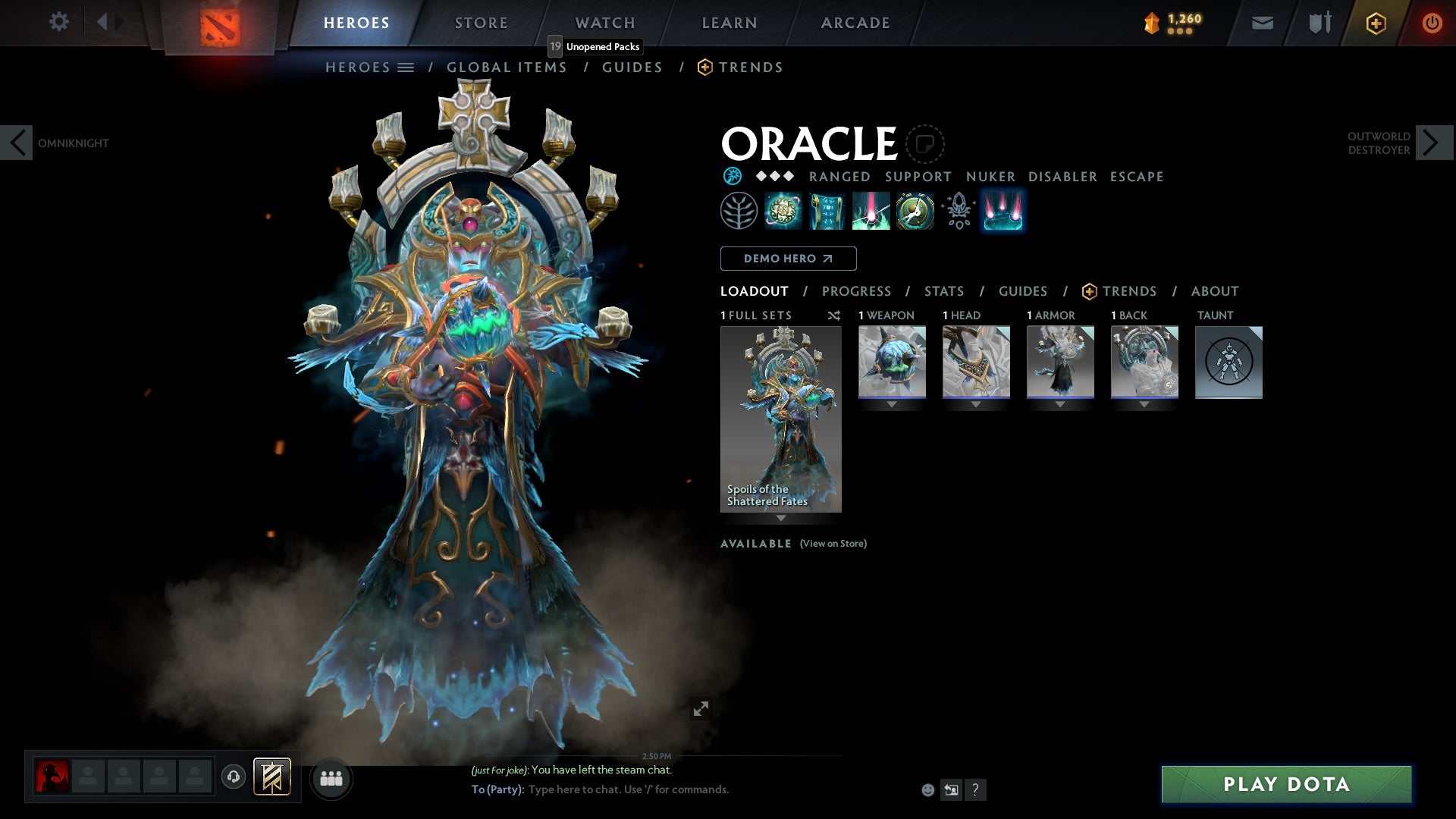
Task: Open the chat emoticons smiley icon
Action: 927,789
